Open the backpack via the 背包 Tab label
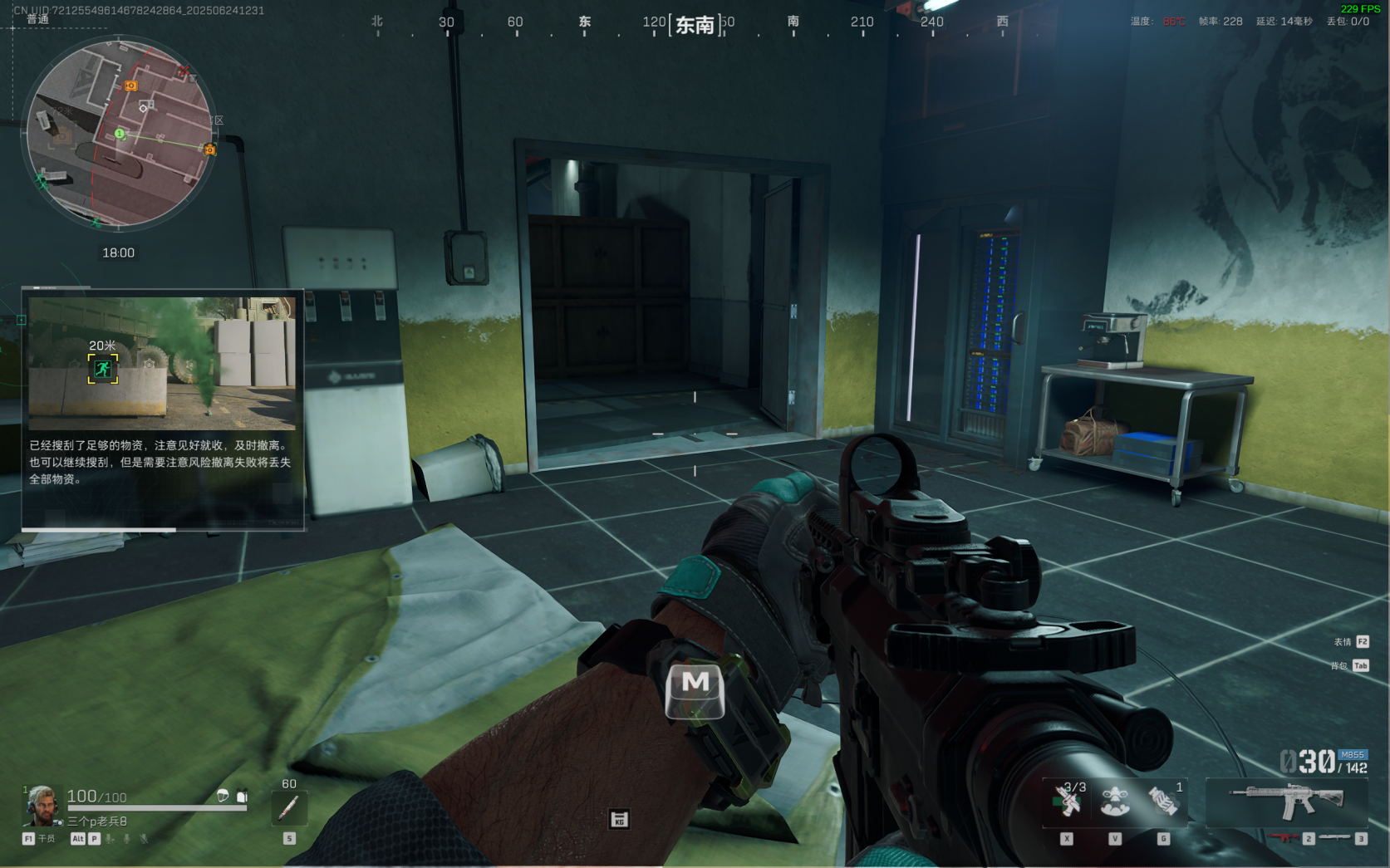1390x868 pixels. [x=1351, y=664]
